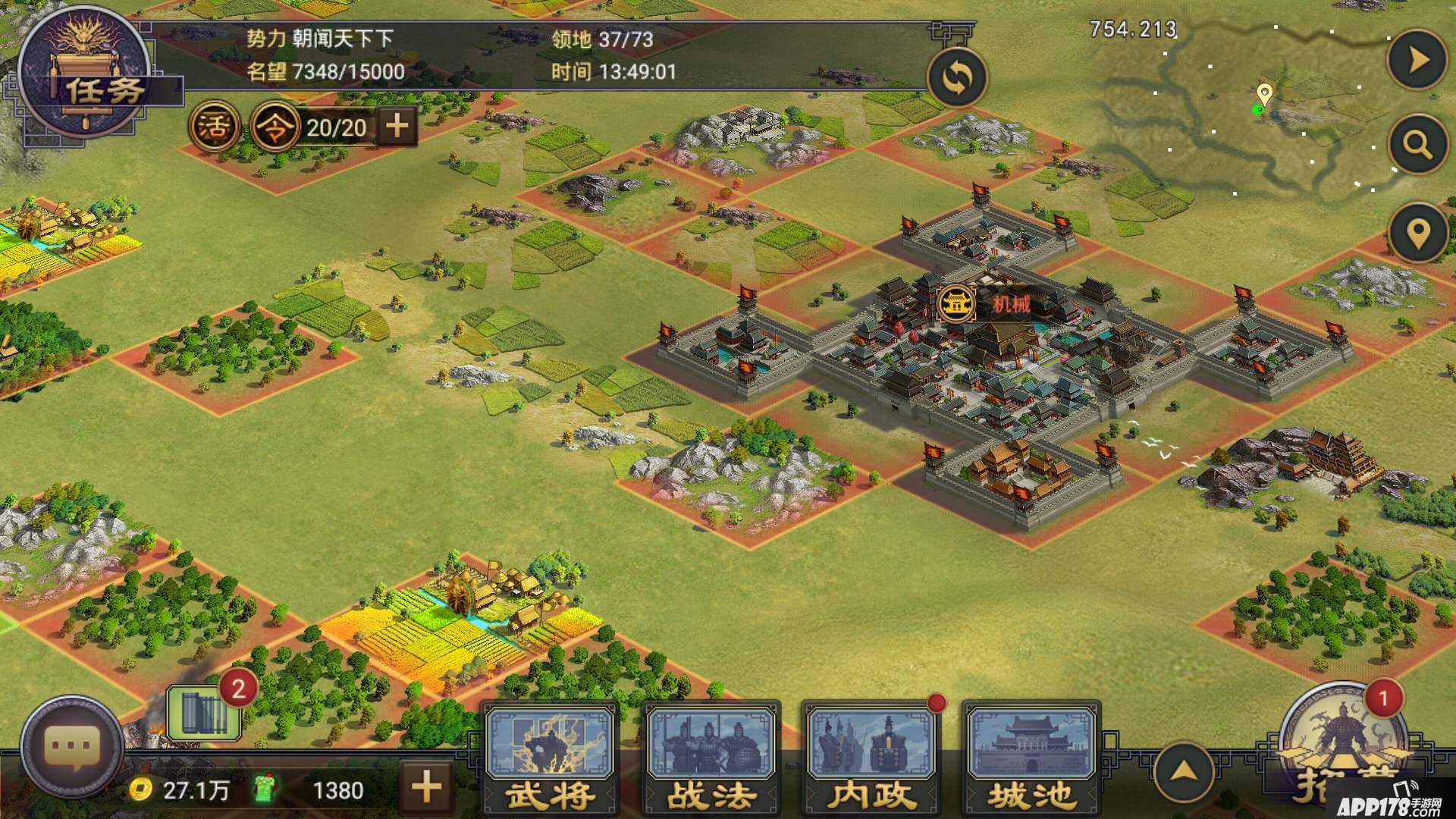
Task: Open the 城池 city menu
Action: pyautogui.click(x=1031, y=758)
